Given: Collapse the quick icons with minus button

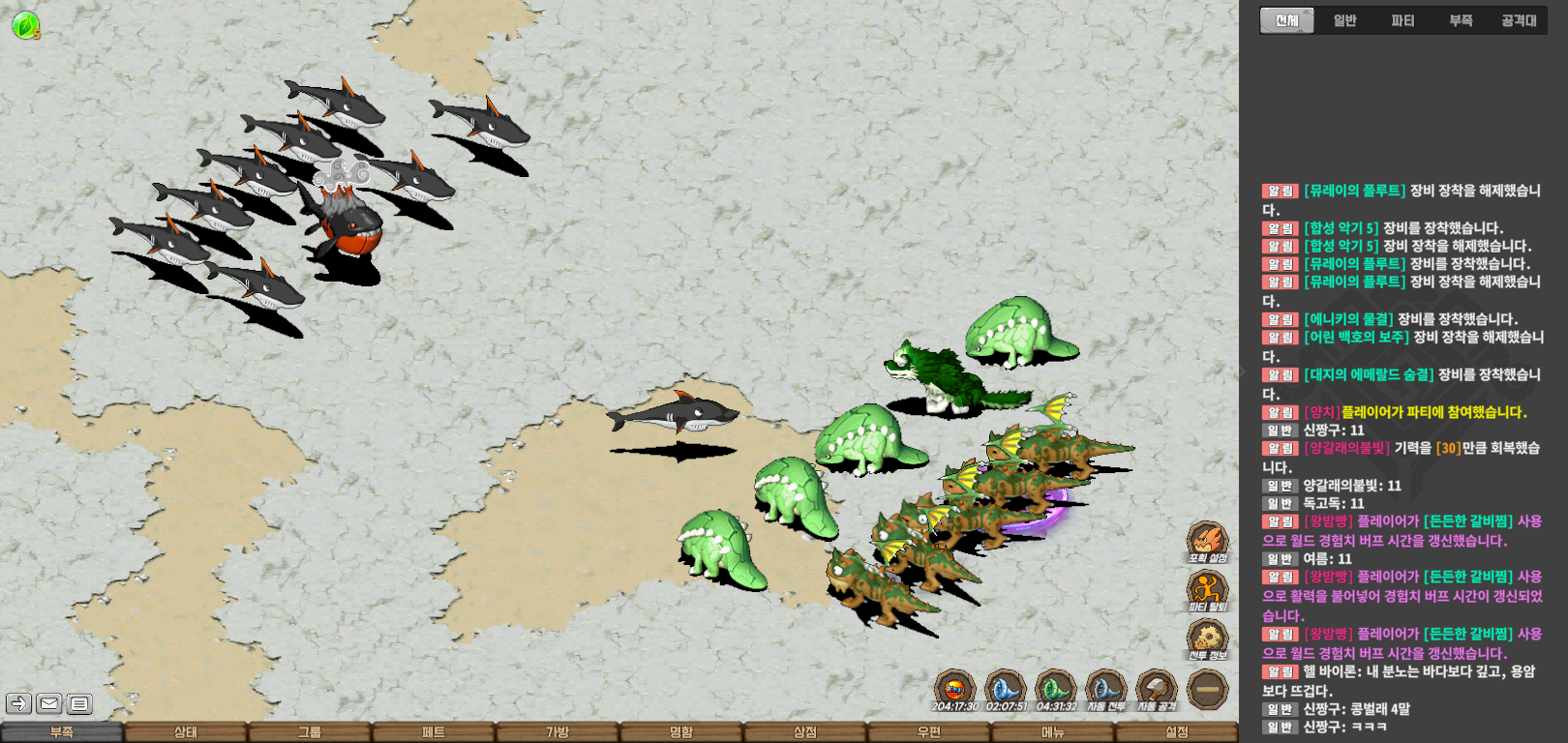Looking at the screenshot, I should click(x=1207, y=689).
